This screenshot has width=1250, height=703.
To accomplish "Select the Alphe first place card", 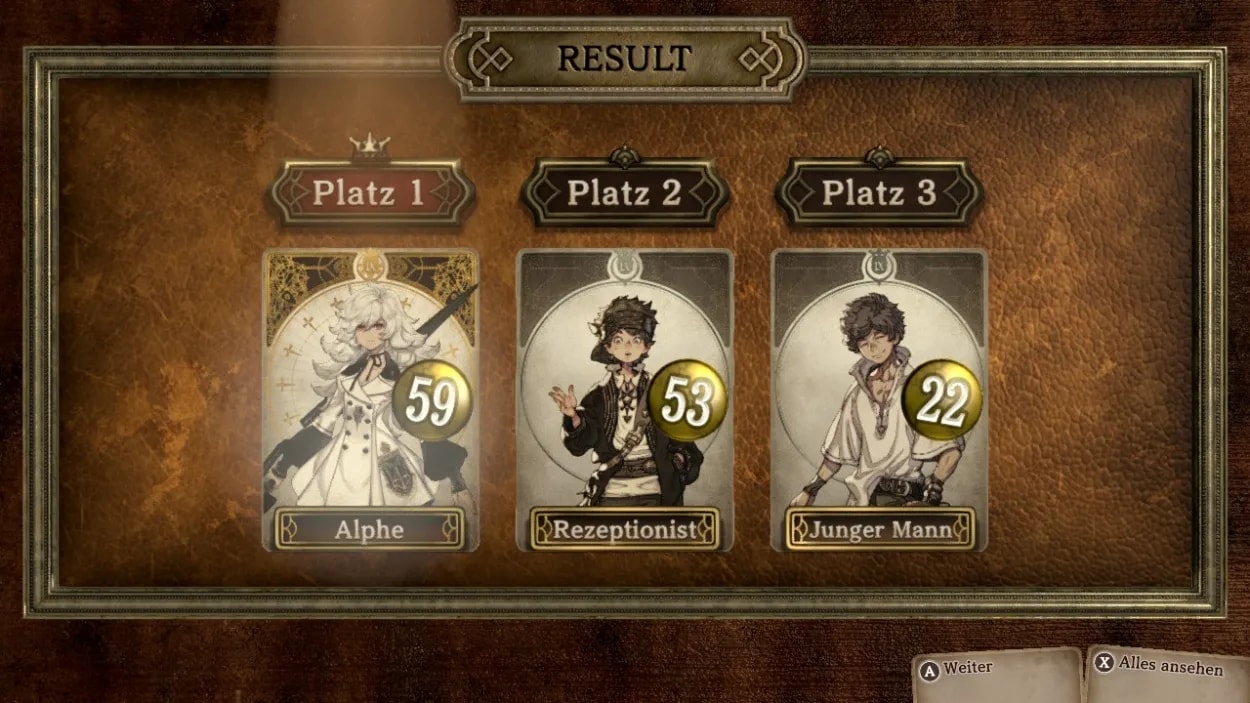I will (x=370, y=400).
